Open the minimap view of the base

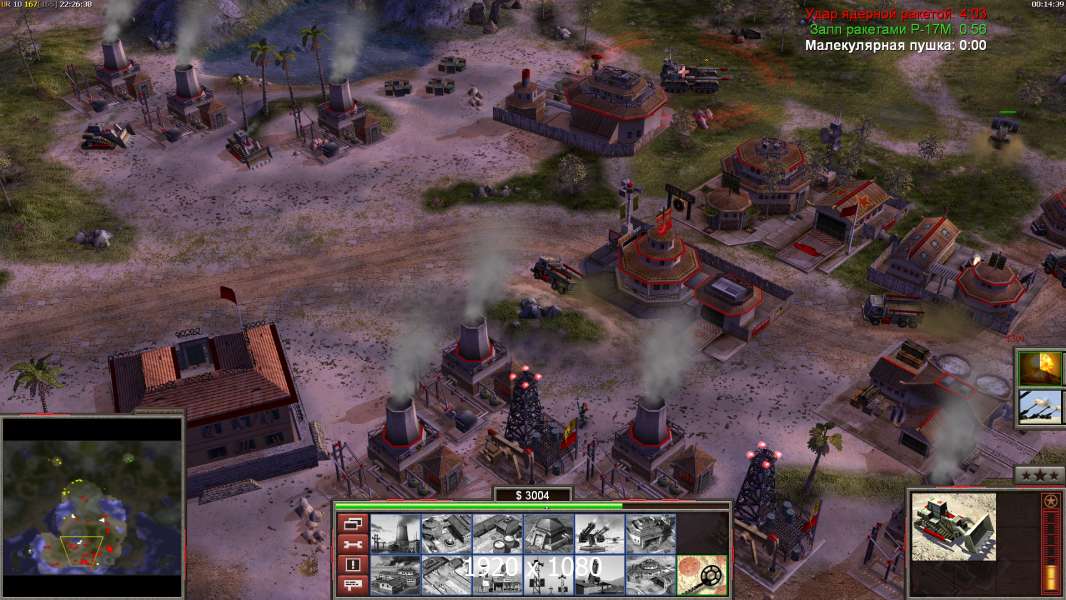point(92,508)
